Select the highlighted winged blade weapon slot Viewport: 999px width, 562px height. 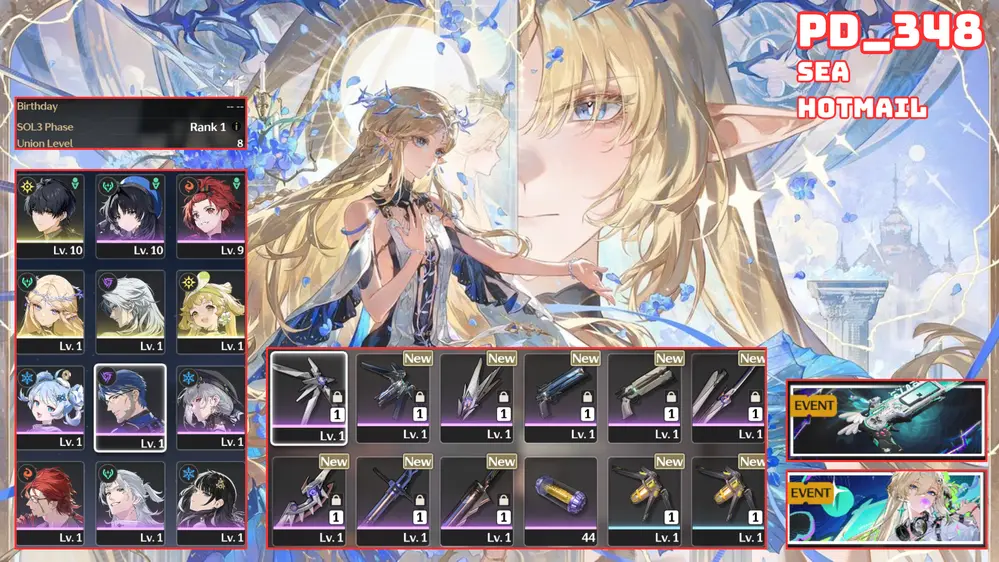308,397
